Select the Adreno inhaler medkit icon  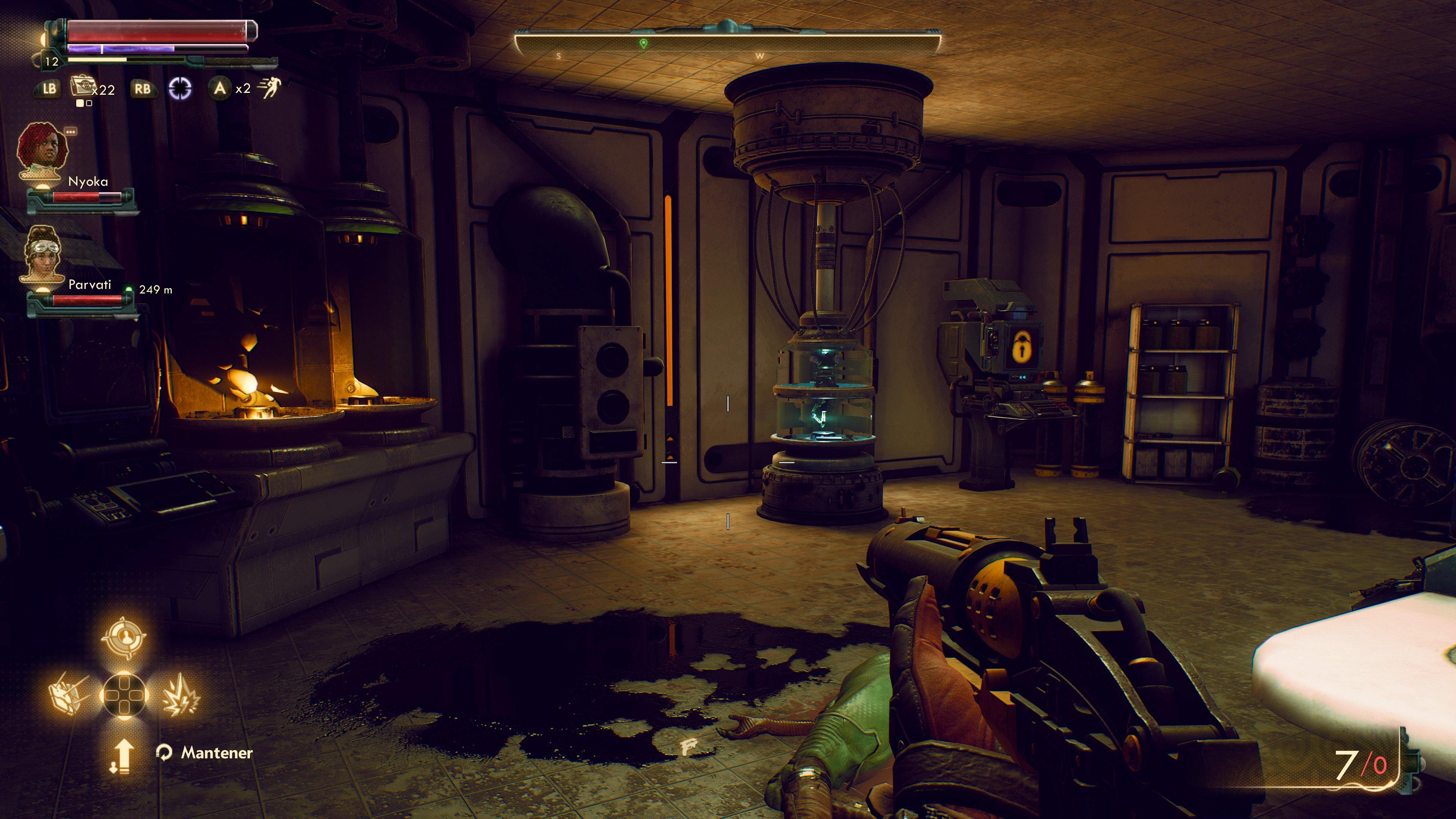tap(83, 88)
